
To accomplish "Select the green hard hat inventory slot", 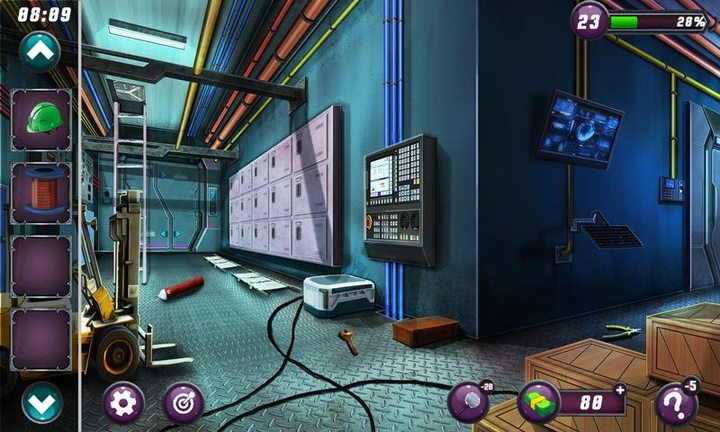I will [41, 119].
